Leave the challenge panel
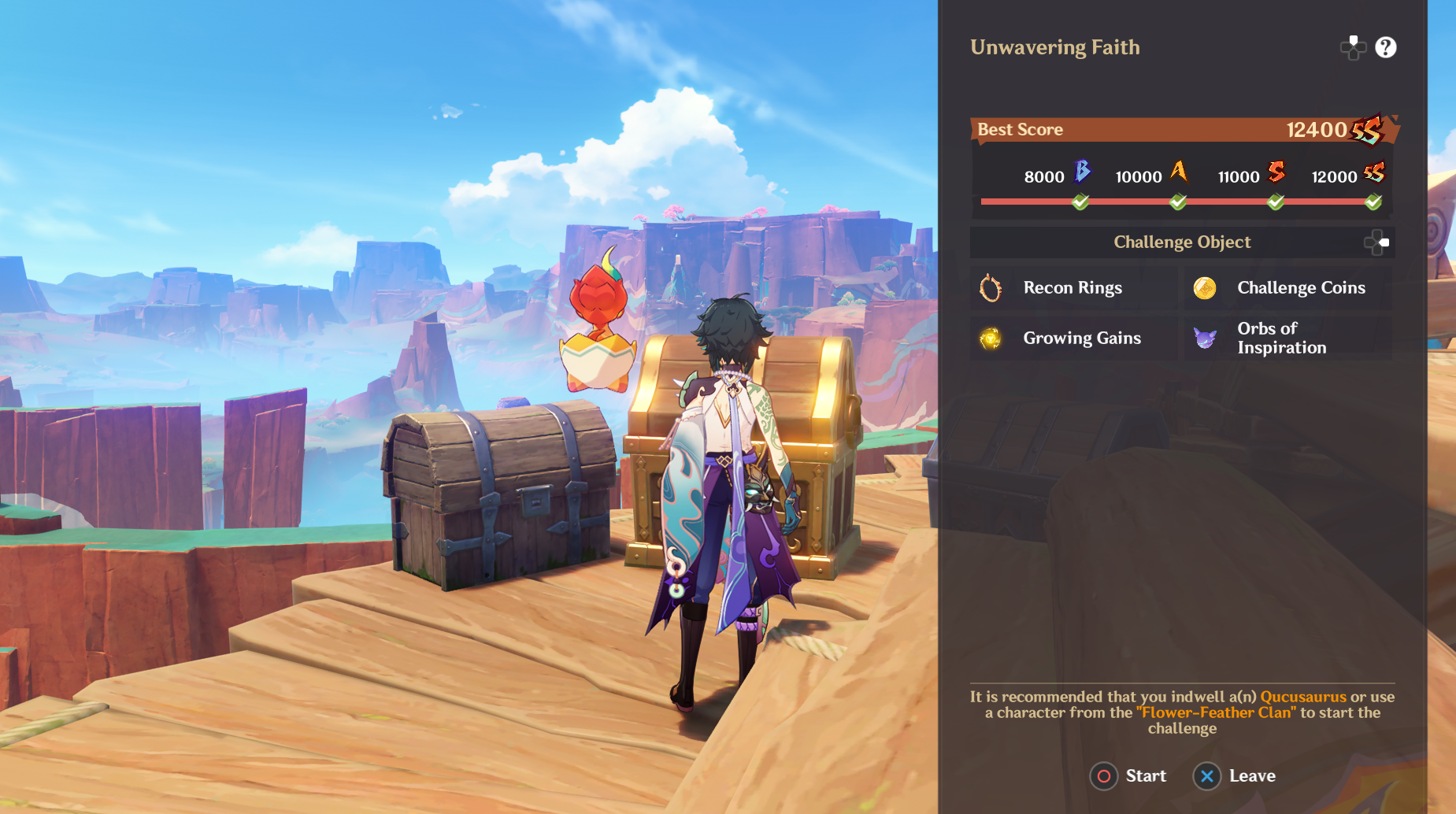1456x814 pixels. click(x=1235, y=776)
